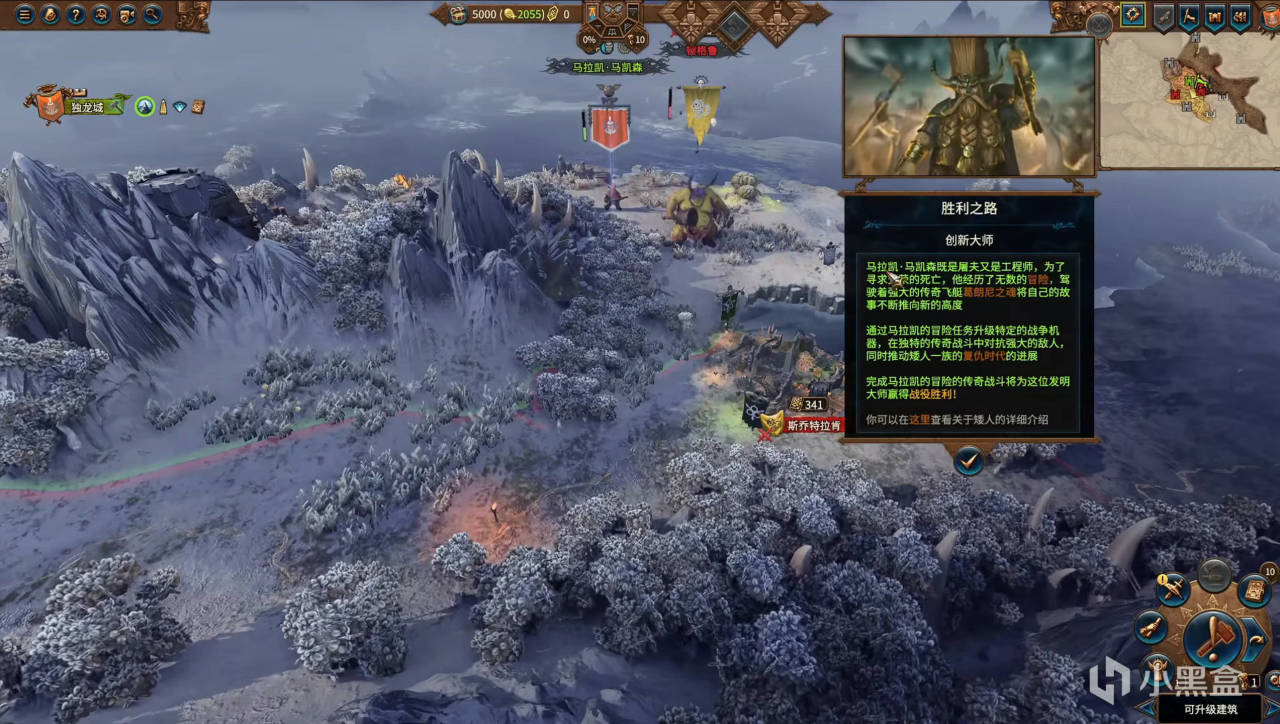Click the crossed swords icon with alert badge
The height and width of the screenshot is (724, 1280).
coord(1172,589)
